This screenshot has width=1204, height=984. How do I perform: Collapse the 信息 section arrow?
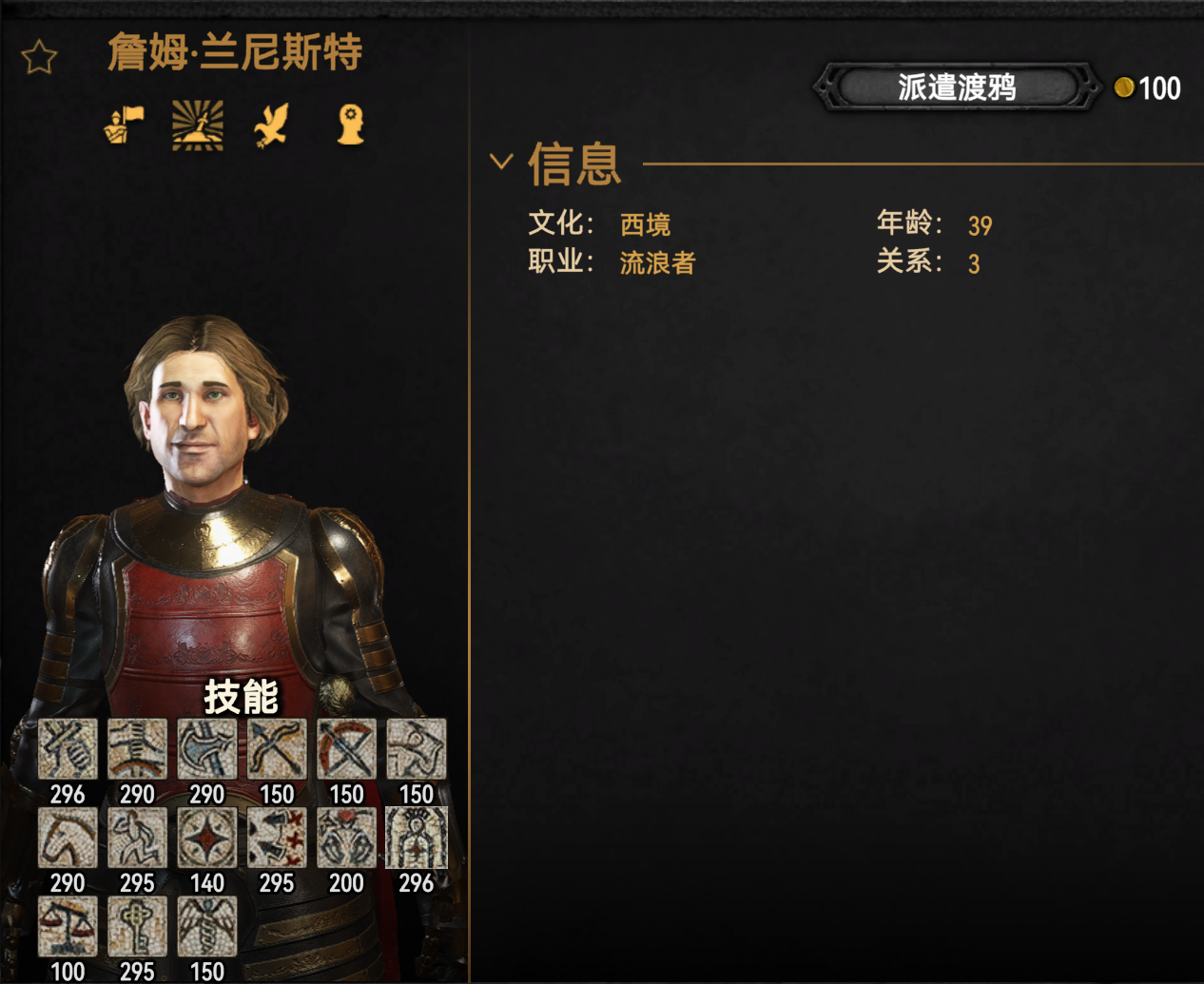coord(501,162)
